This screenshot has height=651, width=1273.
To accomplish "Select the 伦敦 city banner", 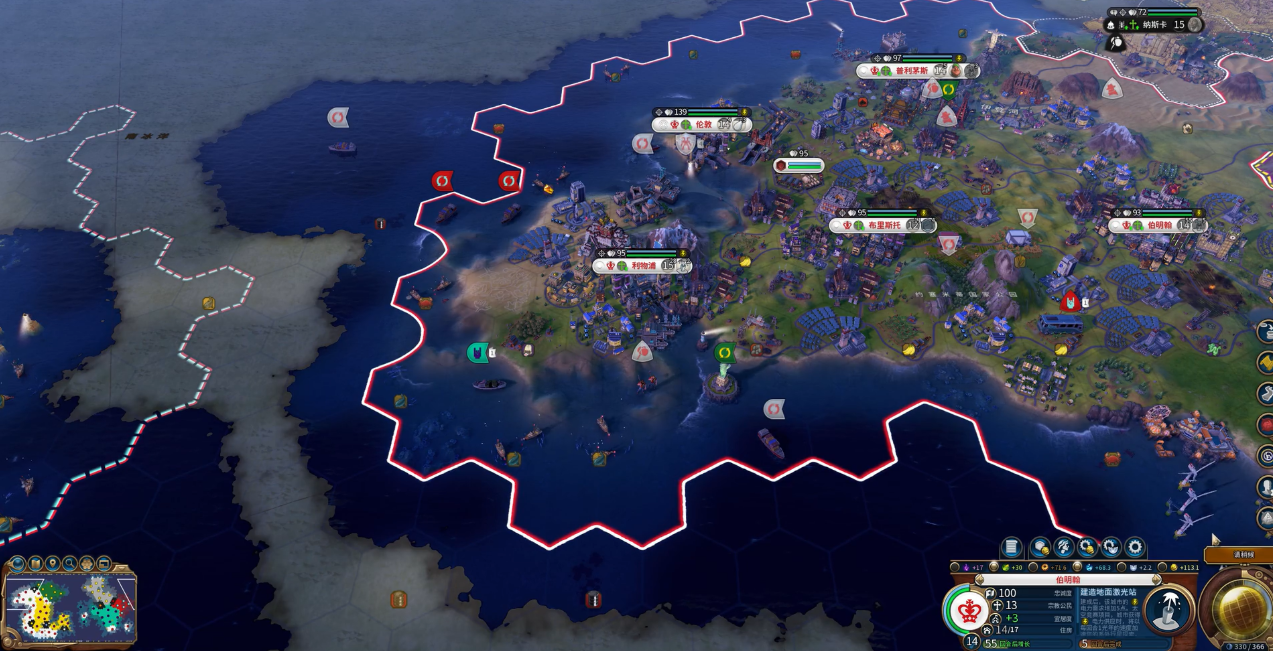I will pyautogui.click(x=703, y=125).
